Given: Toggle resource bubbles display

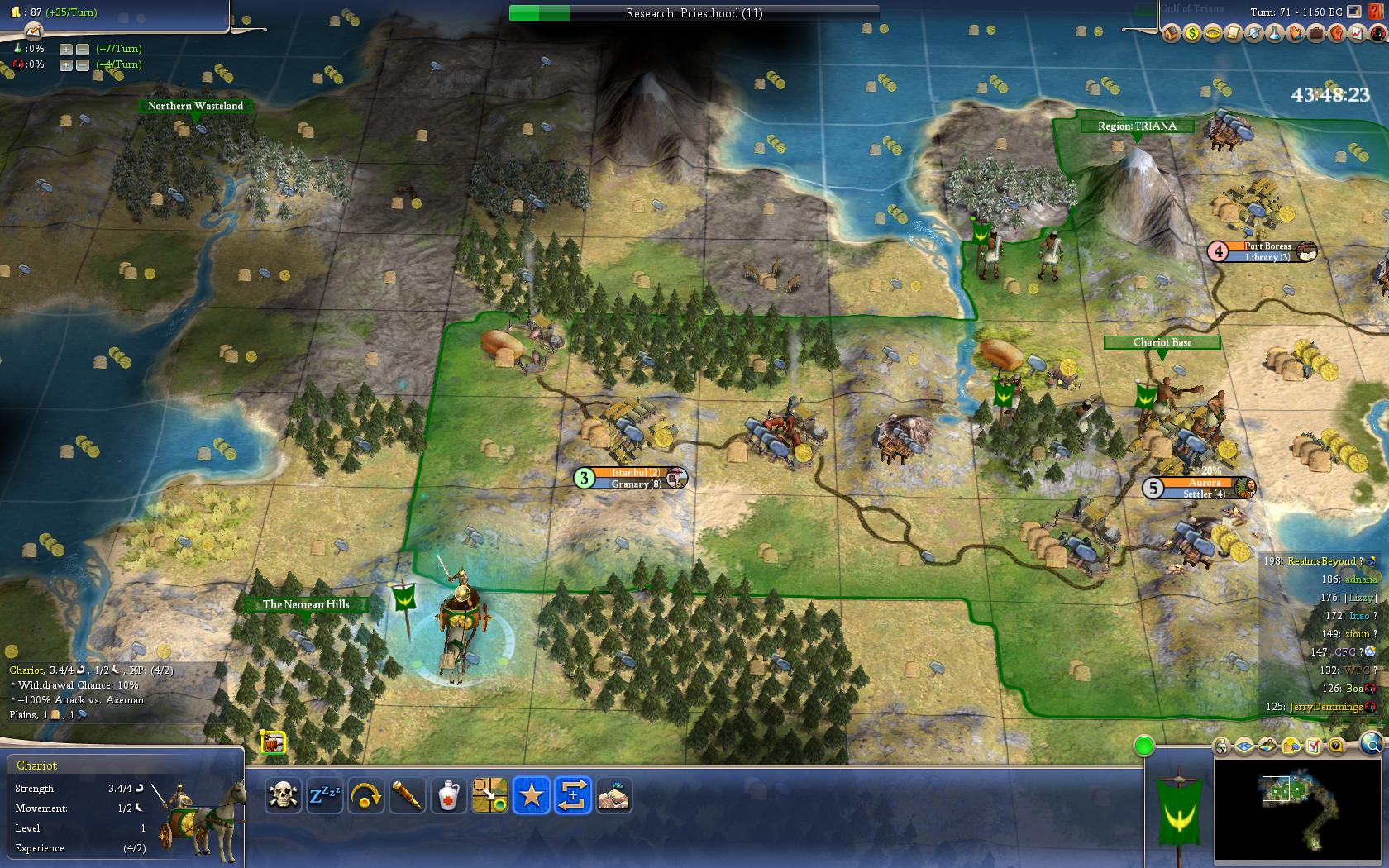Looking at the screenshot, I should tap(1291, 746).
